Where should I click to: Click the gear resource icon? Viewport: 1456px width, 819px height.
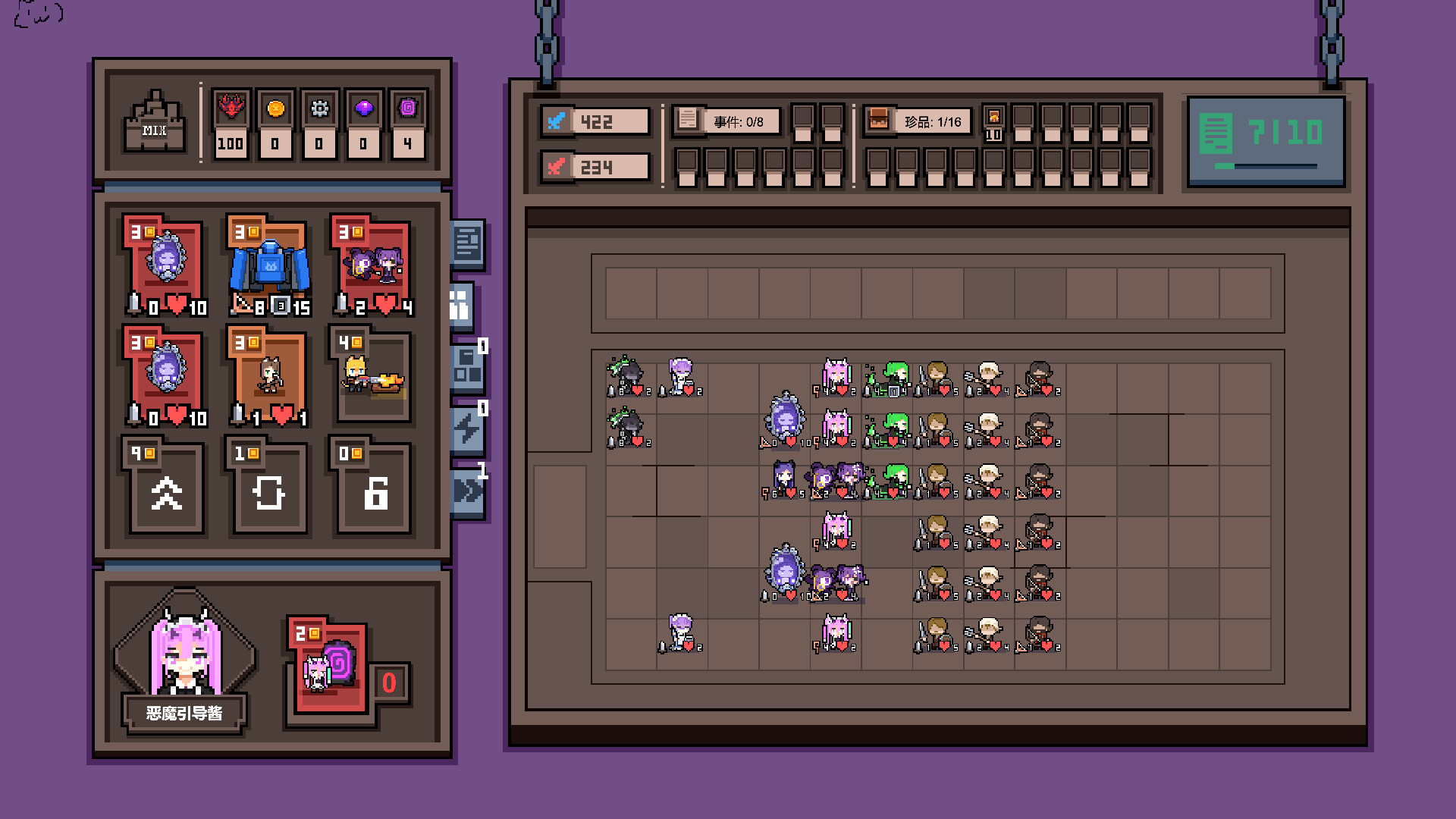pyautogui.click(x=319, y=110)
